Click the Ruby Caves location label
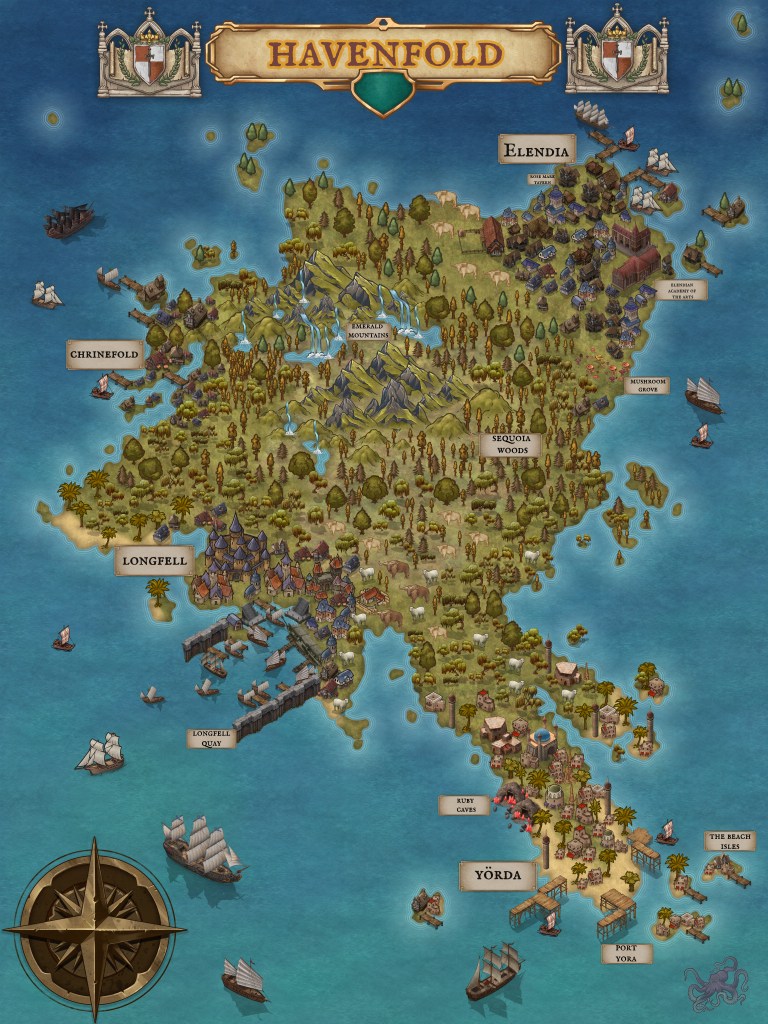Viewport: 768px width, 1024px height. click(x=464, y=805)
